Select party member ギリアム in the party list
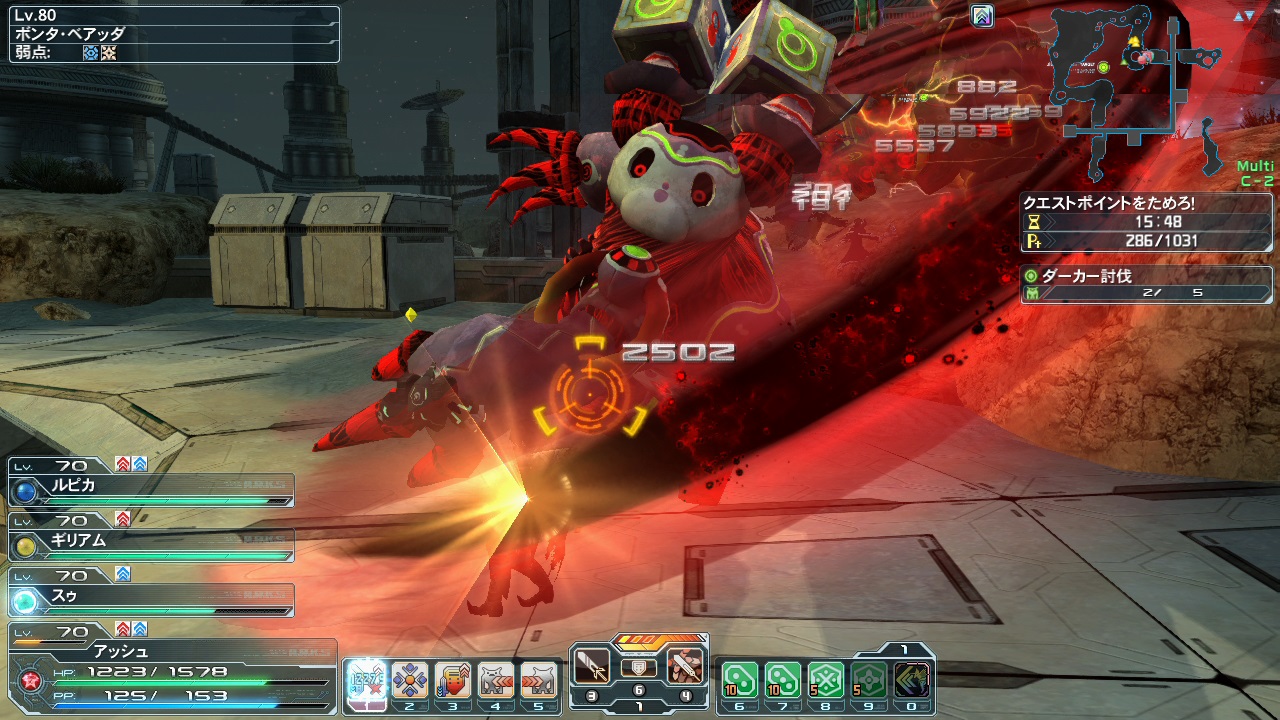 150,543
